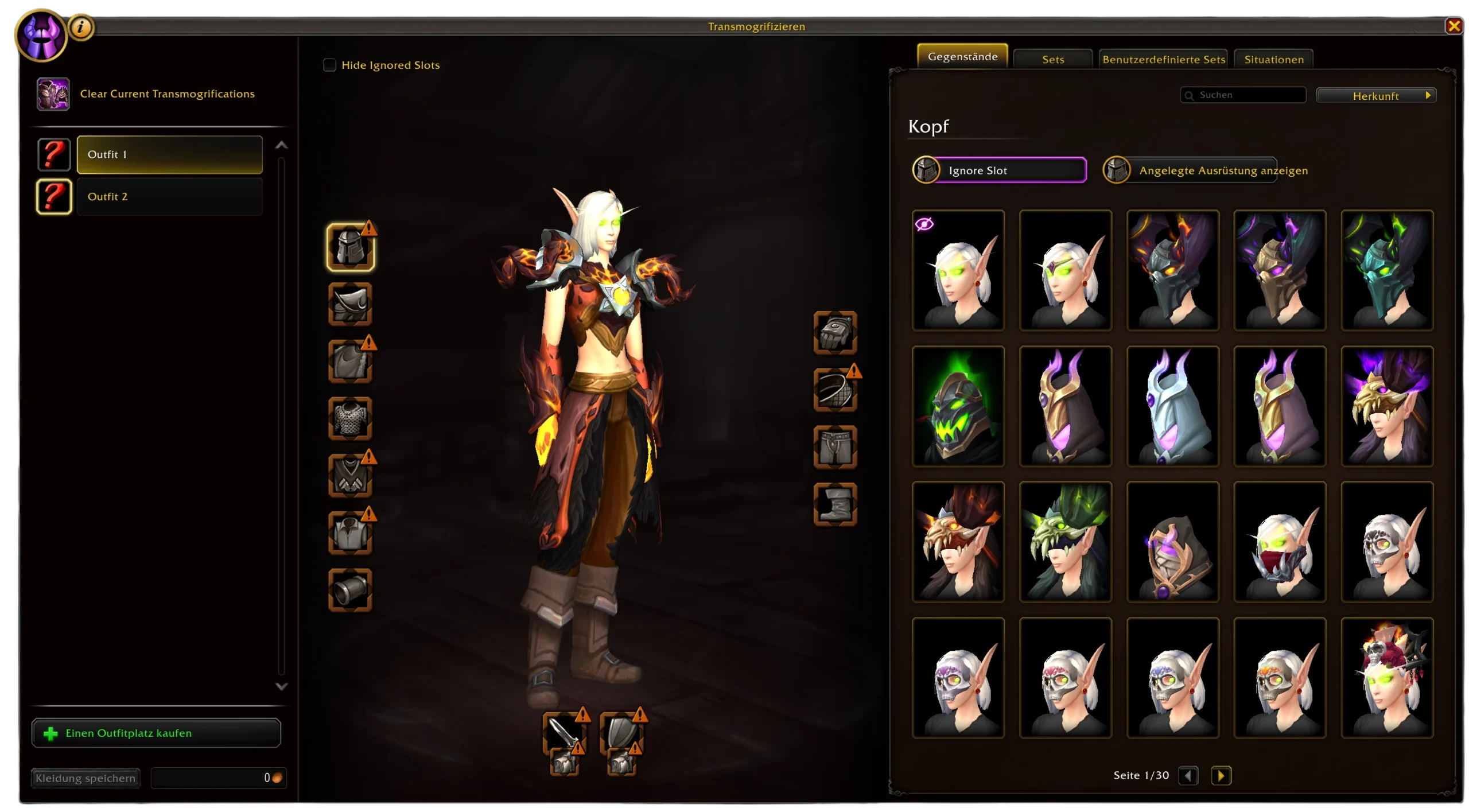1469x812 pixels.
Task: Open the Herkunft filter dropdown
Action: pyautogui.click(x=1376, y=95)
